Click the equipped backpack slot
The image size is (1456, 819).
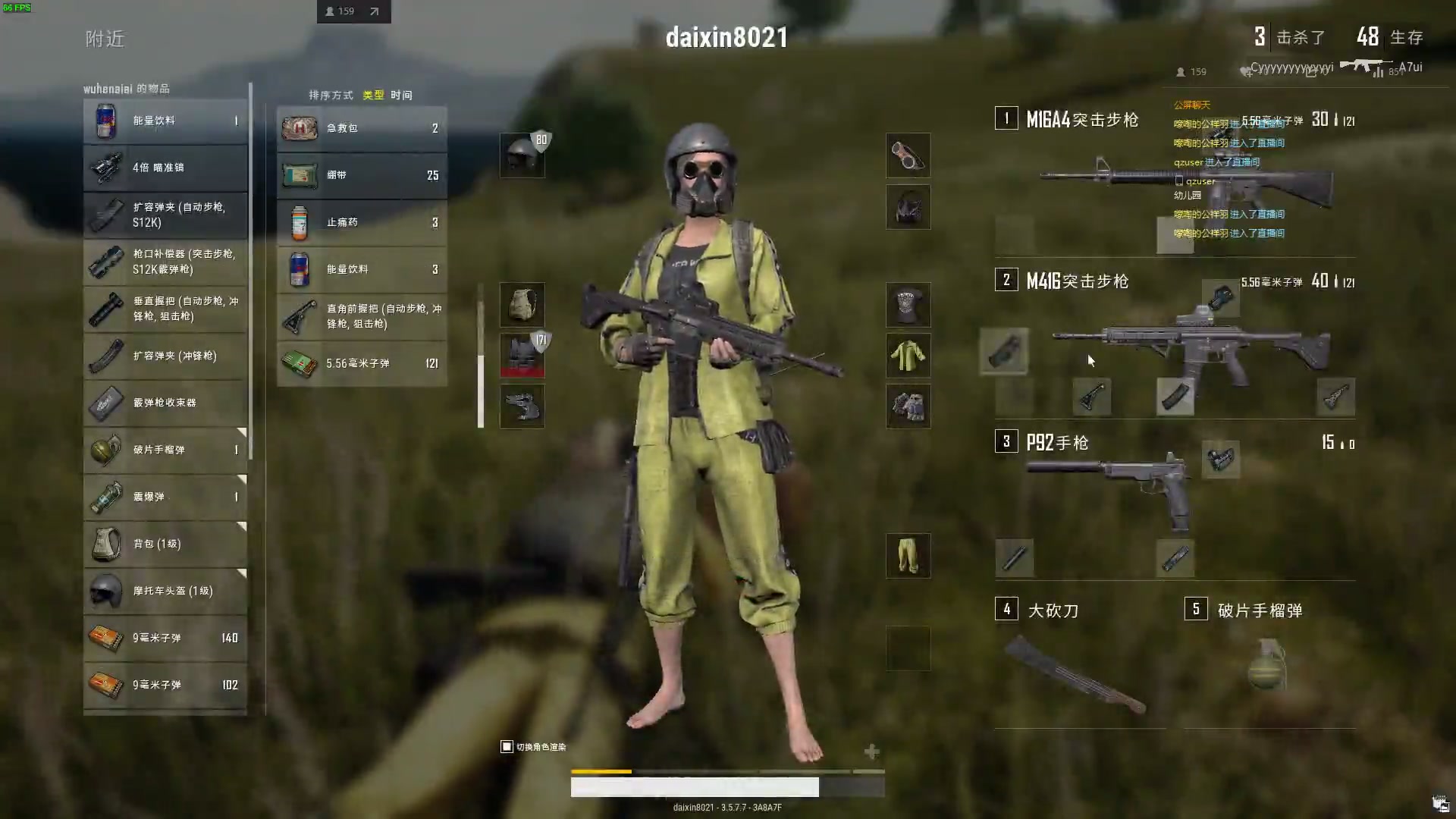coord(522,304)
